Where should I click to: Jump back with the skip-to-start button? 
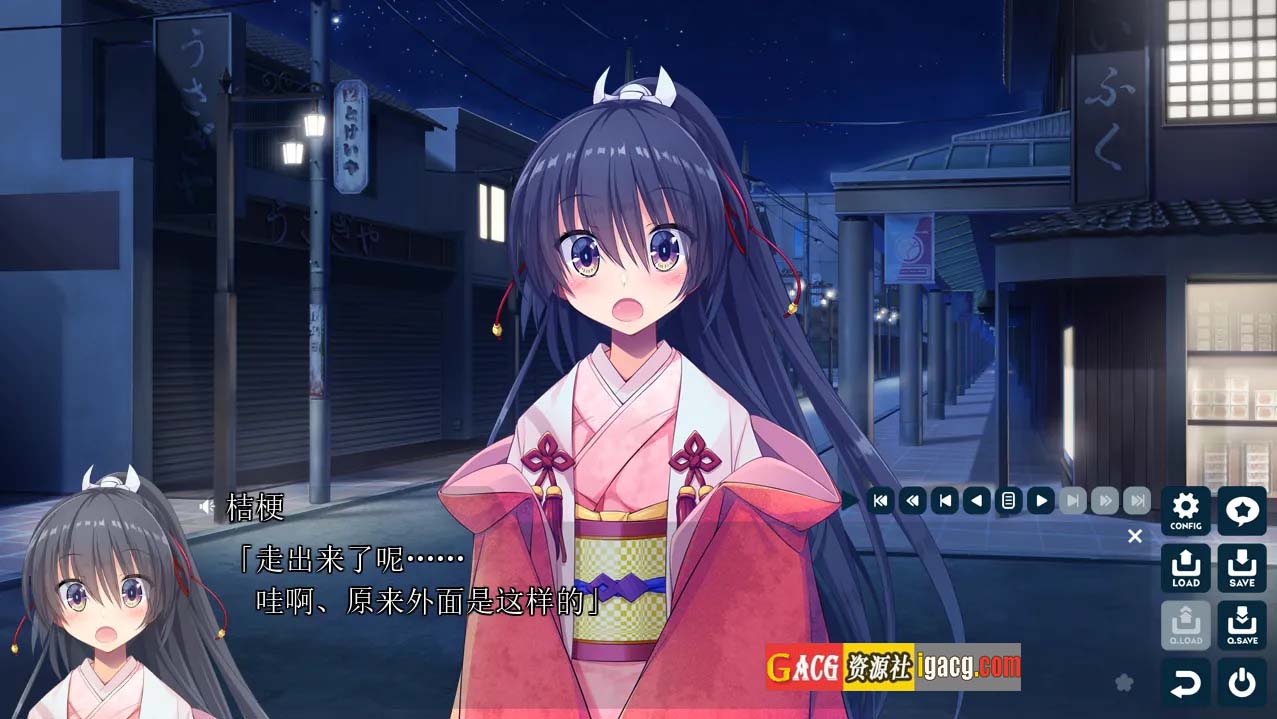[x=880, y=500]
